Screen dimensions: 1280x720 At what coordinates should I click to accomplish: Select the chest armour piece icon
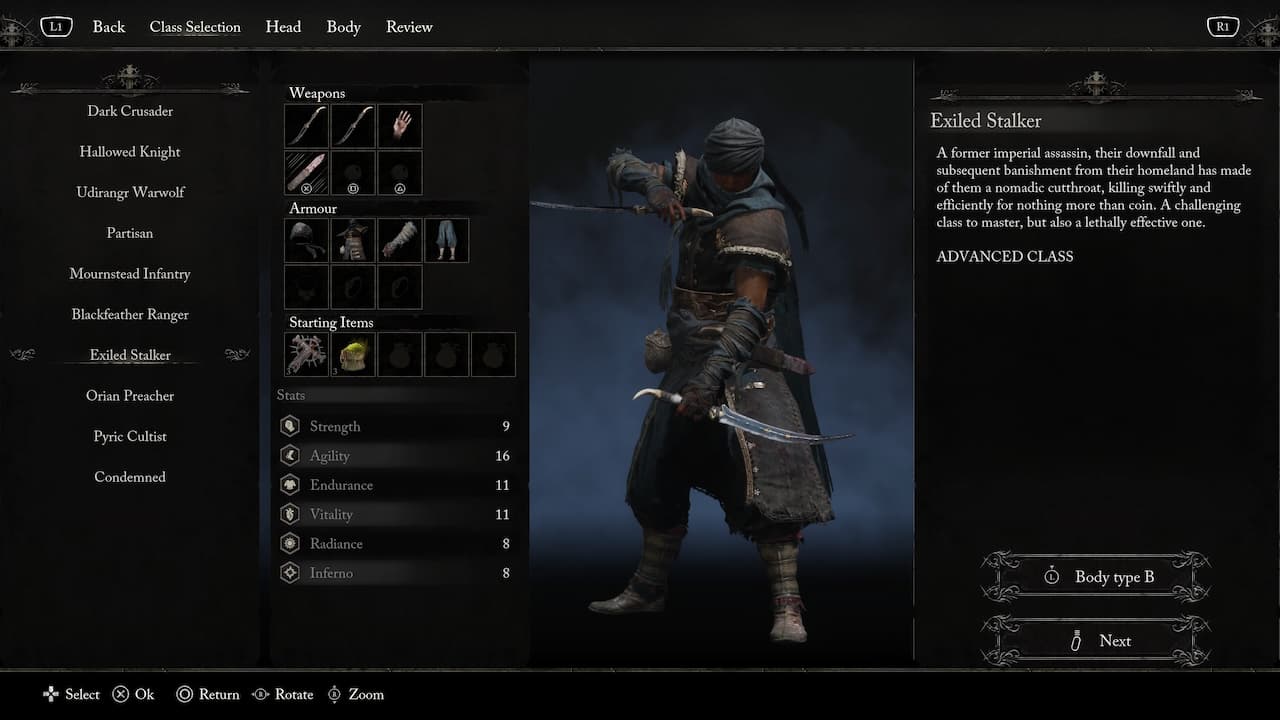(352, 240)
